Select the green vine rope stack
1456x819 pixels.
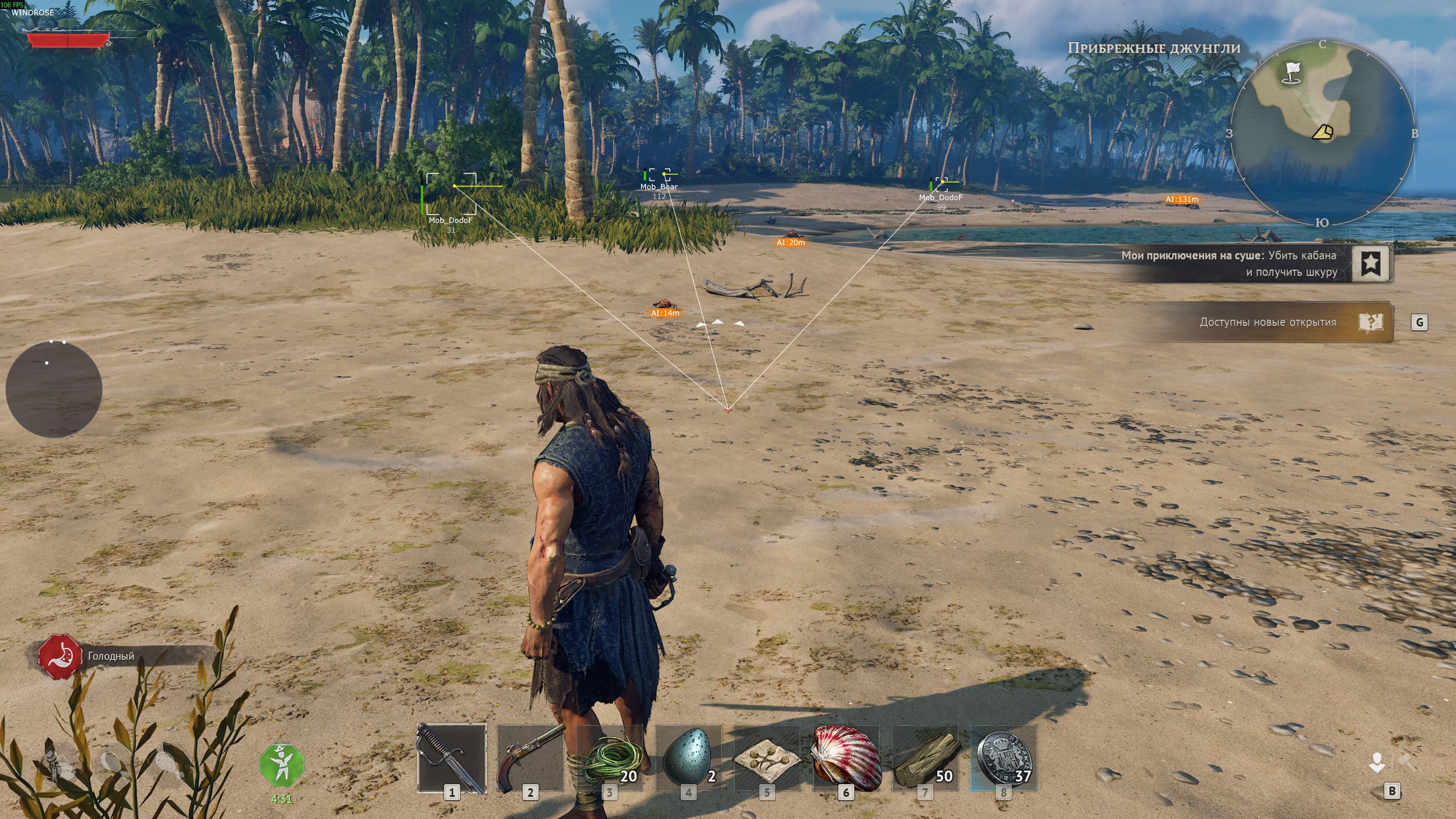[609, 758]
